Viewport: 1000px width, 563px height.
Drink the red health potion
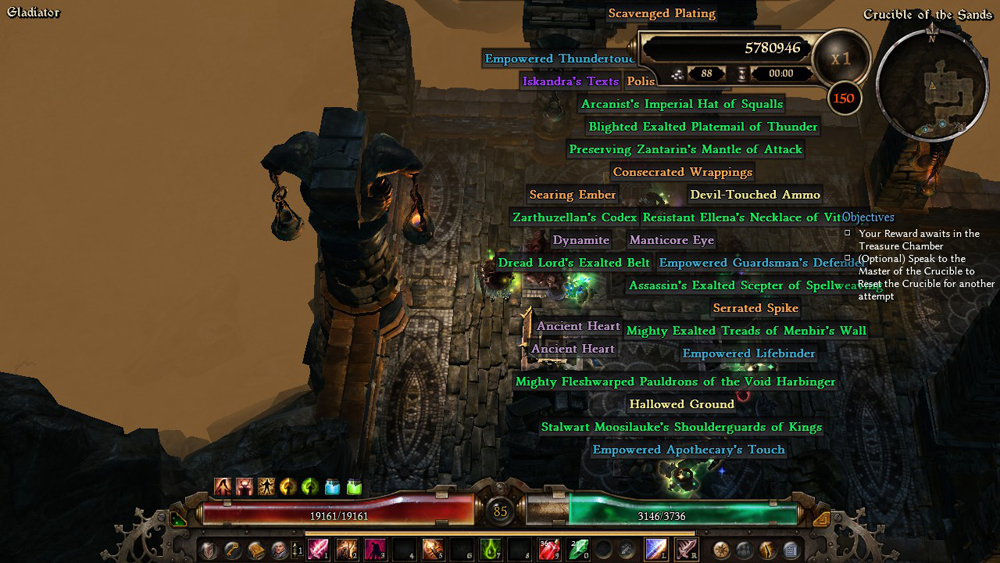(549, 549)
